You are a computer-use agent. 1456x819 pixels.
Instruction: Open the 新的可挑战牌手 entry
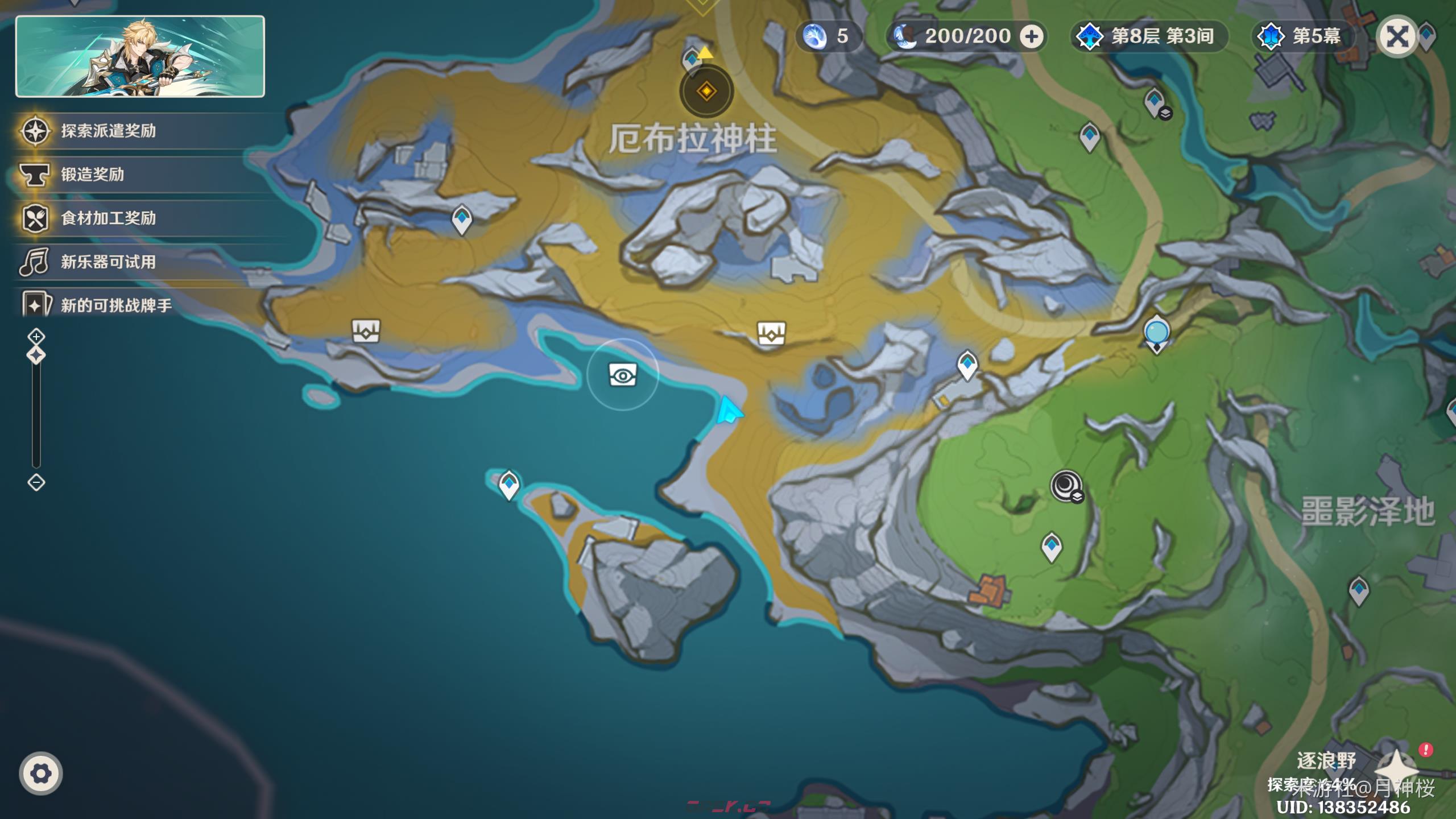[116, 305]
